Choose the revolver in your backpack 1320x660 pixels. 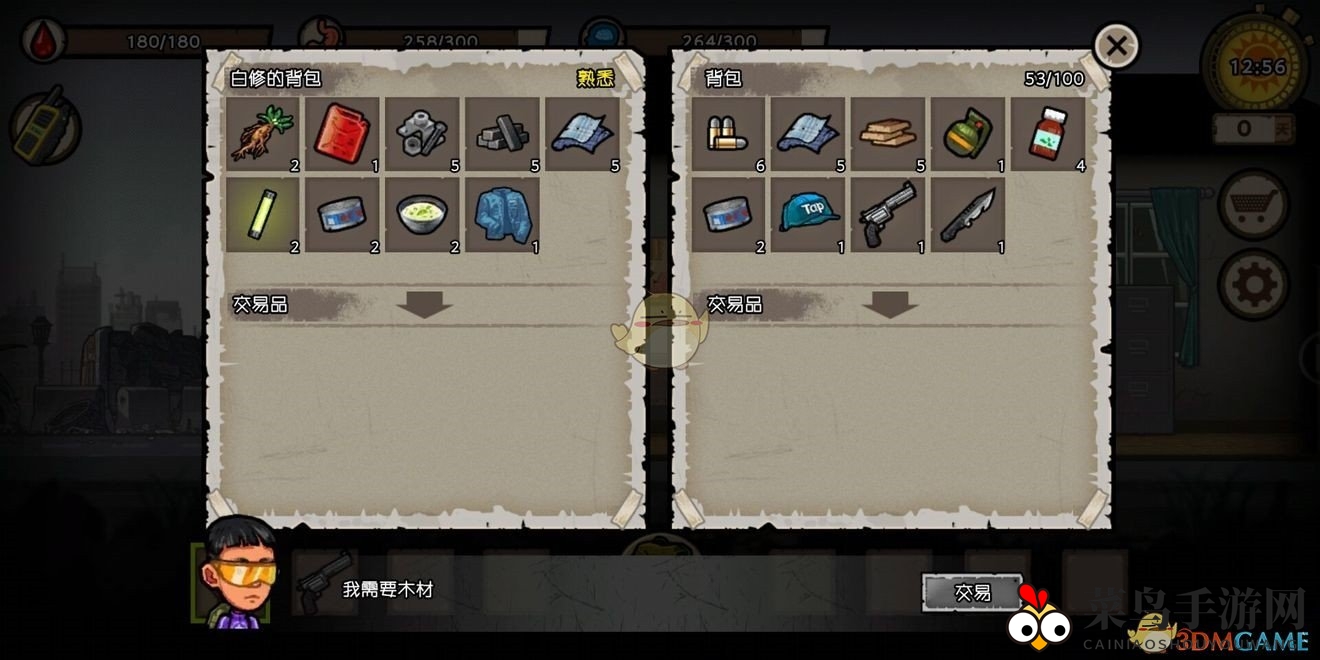click(888, 214)
